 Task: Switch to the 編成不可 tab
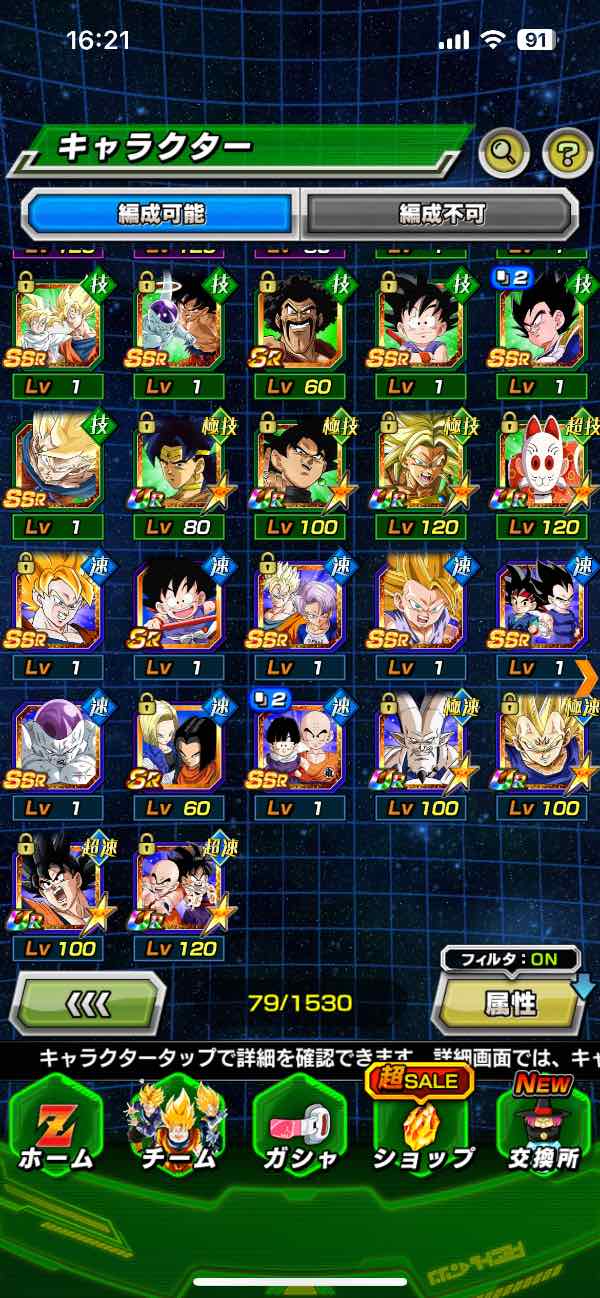tap(441, 213)
